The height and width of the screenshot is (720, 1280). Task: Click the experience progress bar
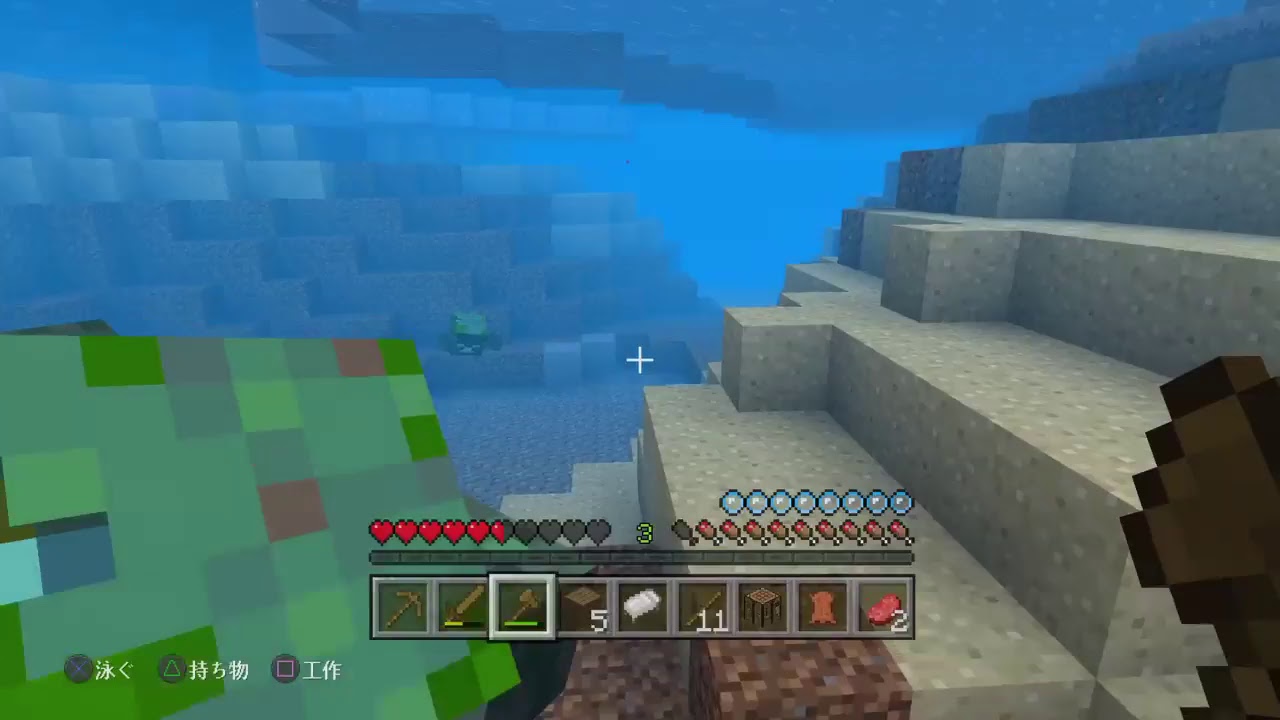640,556
